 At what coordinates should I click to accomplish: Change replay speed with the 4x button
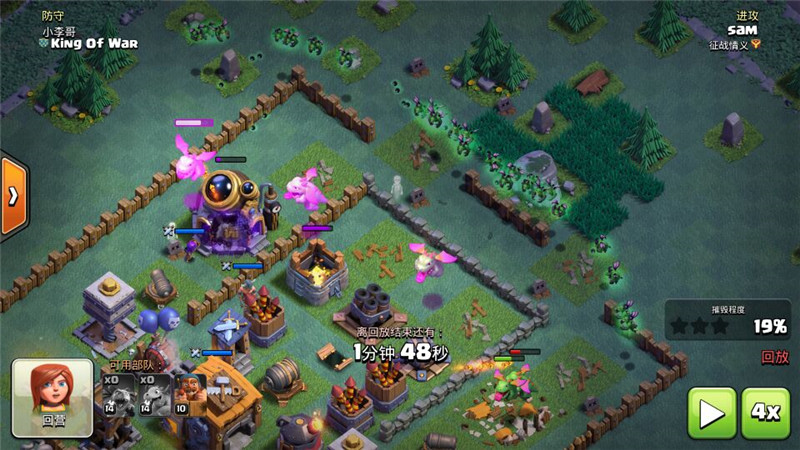coord(765,413)
